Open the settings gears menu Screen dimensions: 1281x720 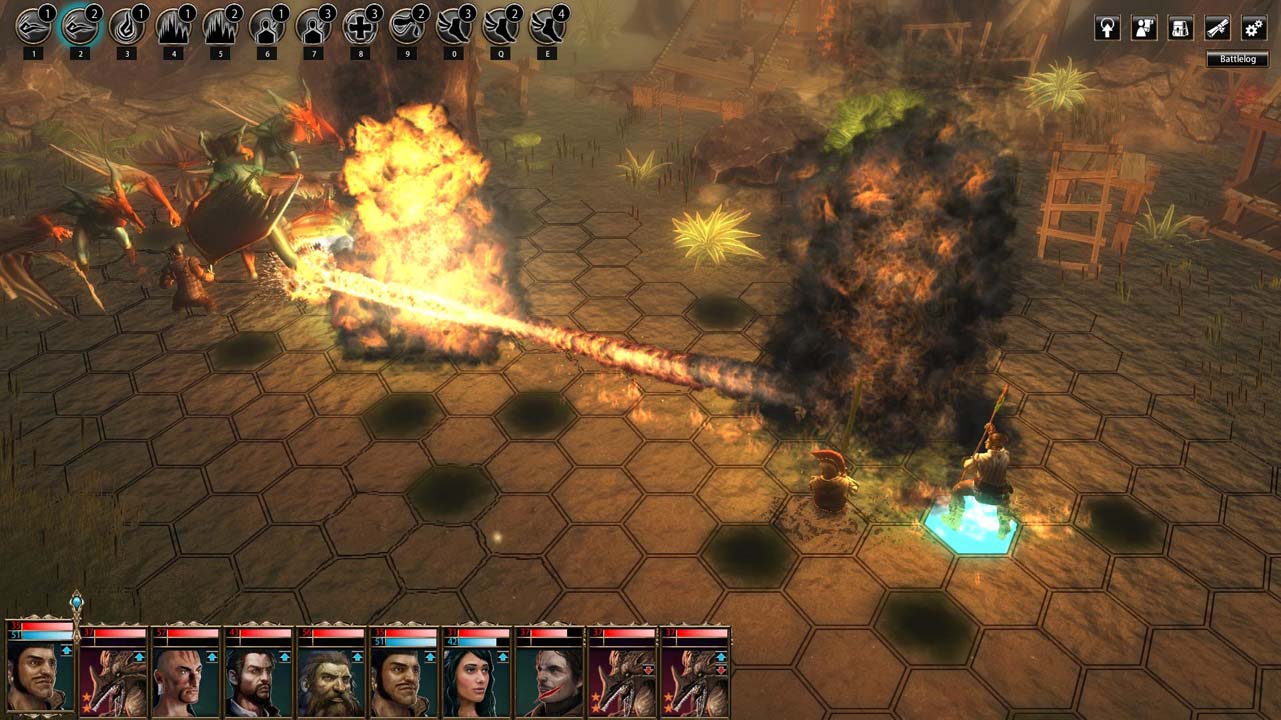click(x=1253, y=28)
